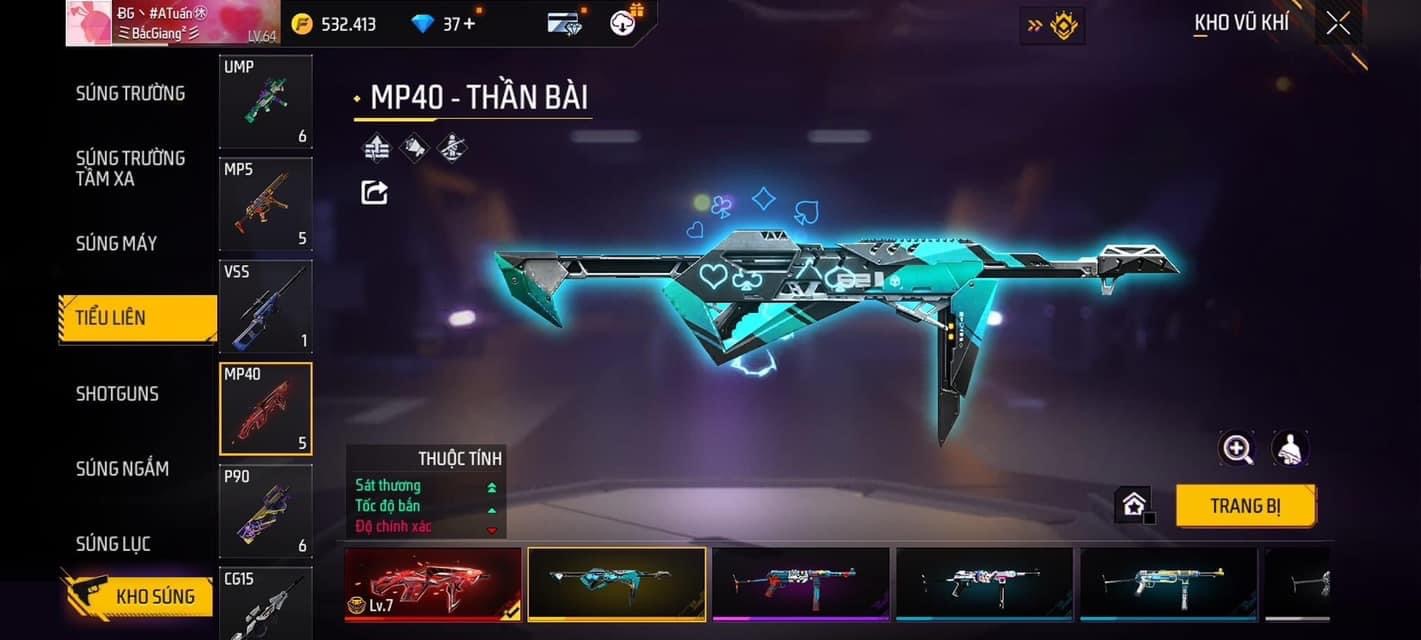The width and height of the screenshot is (1421, 640).
Task: Select the P90 weapon slot
Action: pos(266,511)
